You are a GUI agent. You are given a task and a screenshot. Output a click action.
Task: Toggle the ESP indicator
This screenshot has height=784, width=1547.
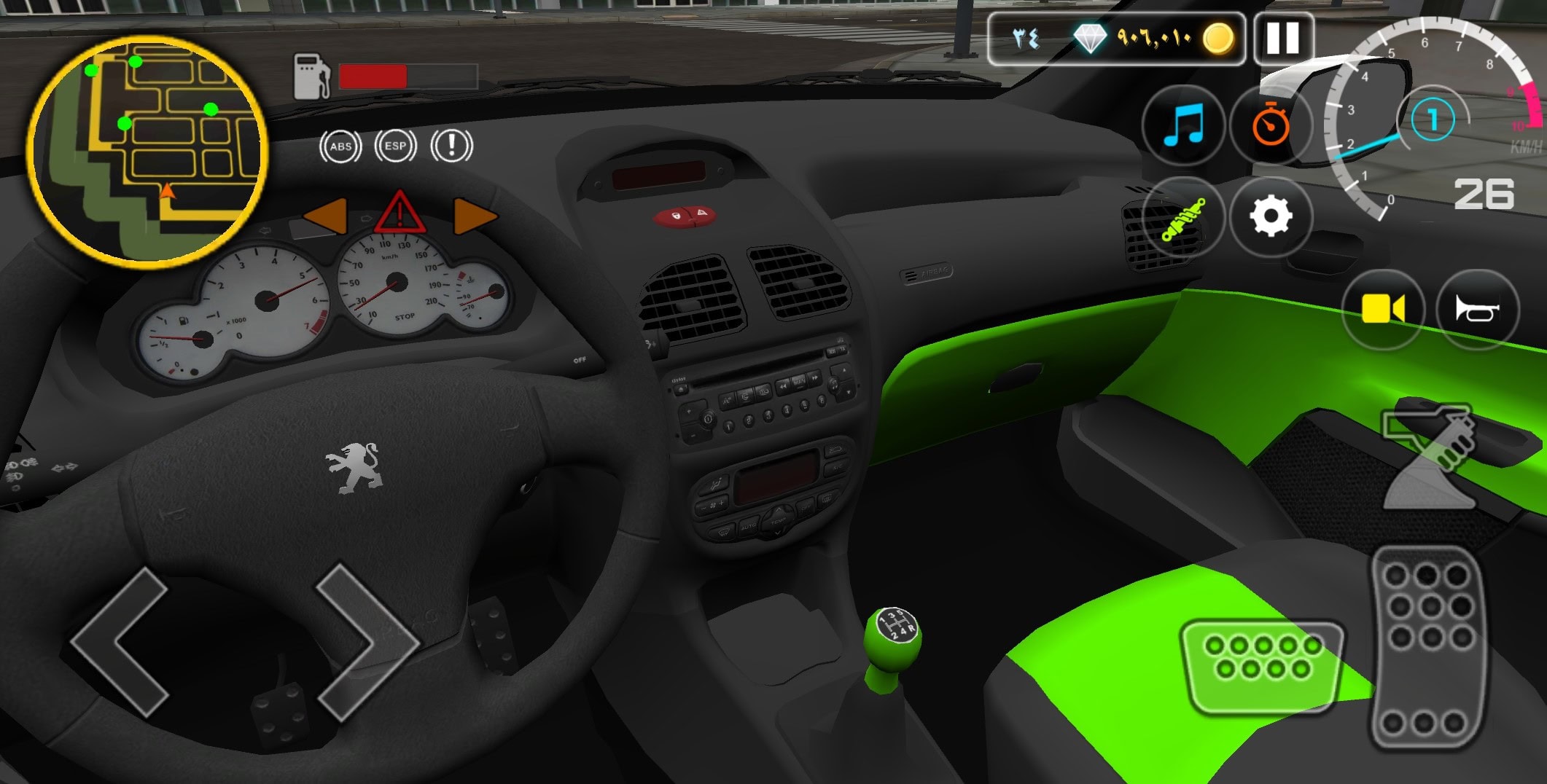(x=395, y=146)
